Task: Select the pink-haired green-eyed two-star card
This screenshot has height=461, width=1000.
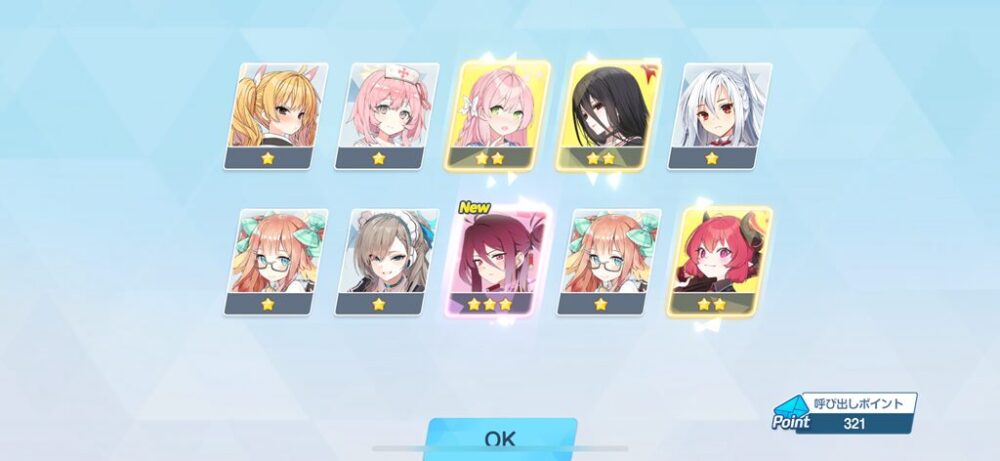Action: pyautogui.click(x=500, y=115)
